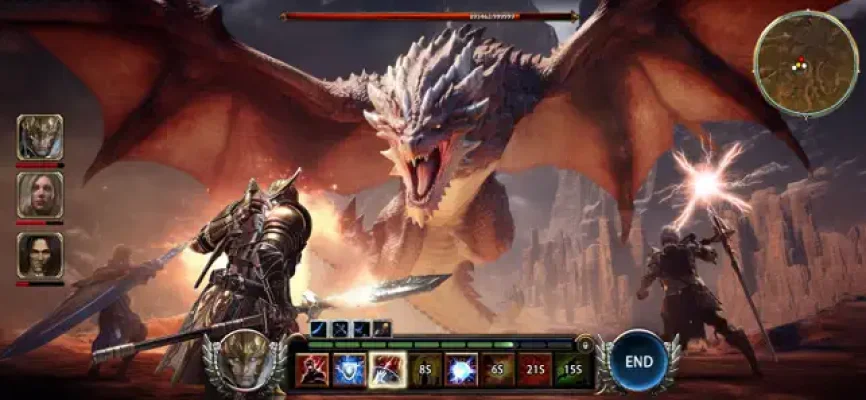The width and height of the screenshot is (866, 400).
Task: Click the crossed swords buff icon
Action: point(339,328)
